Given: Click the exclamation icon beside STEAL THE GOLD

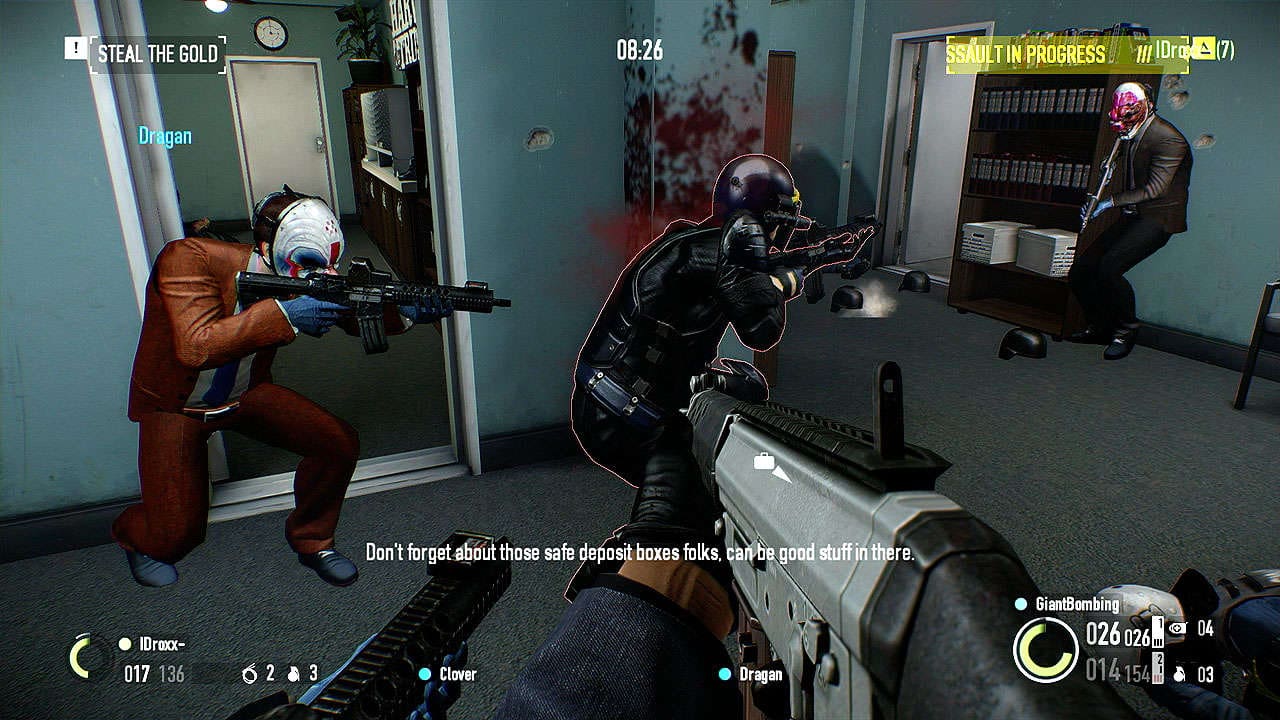Looking at the screenshot, I should [x=78, y=46].
